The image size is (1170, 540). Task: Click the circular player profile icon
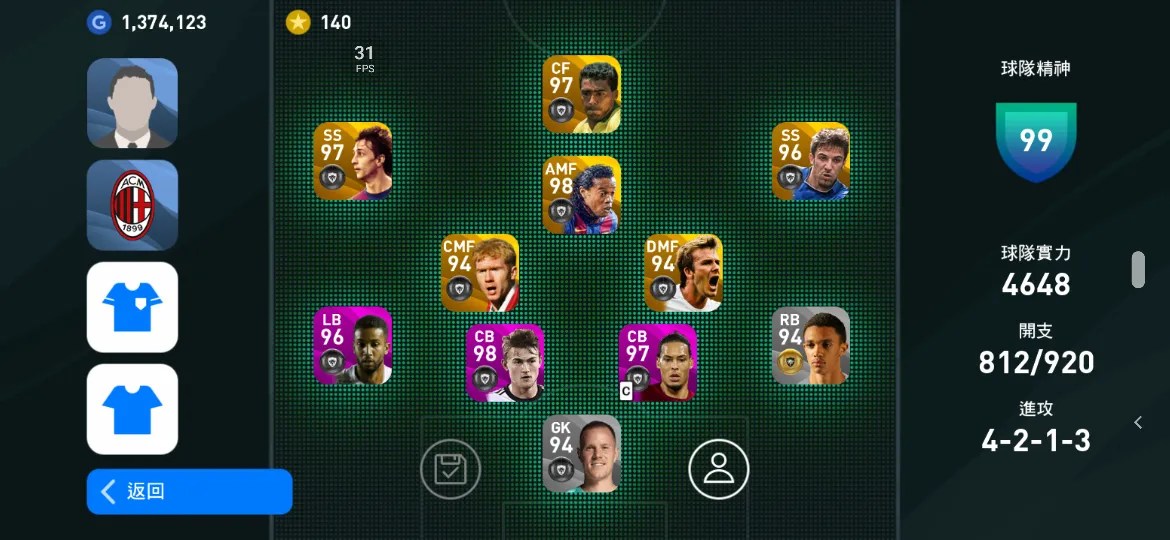pos(718,469)
